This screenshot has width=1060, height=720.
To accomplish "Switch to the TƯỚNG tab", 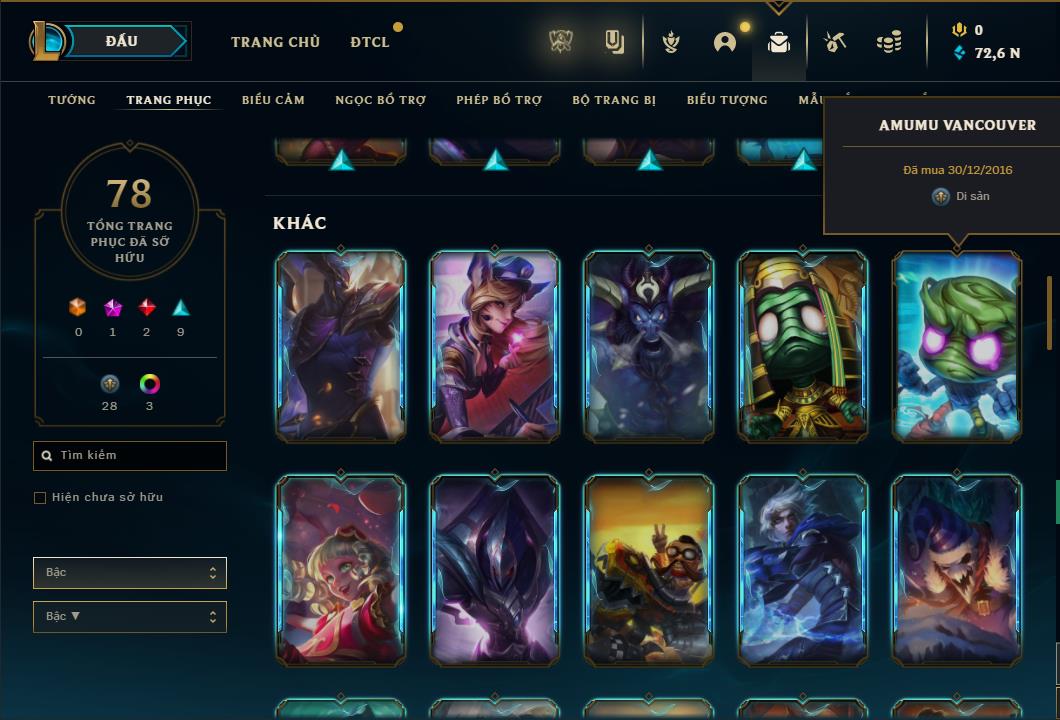I will pos(72,100).
